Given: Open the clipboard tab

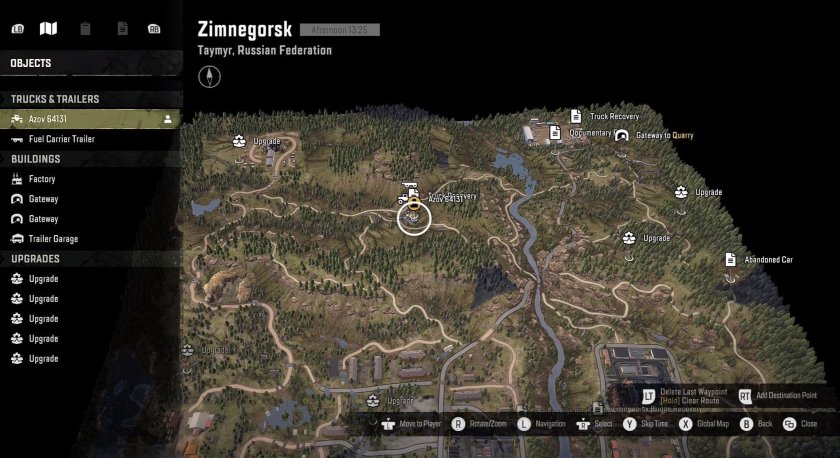Looking at the screenshot, I should click(85, 28).
